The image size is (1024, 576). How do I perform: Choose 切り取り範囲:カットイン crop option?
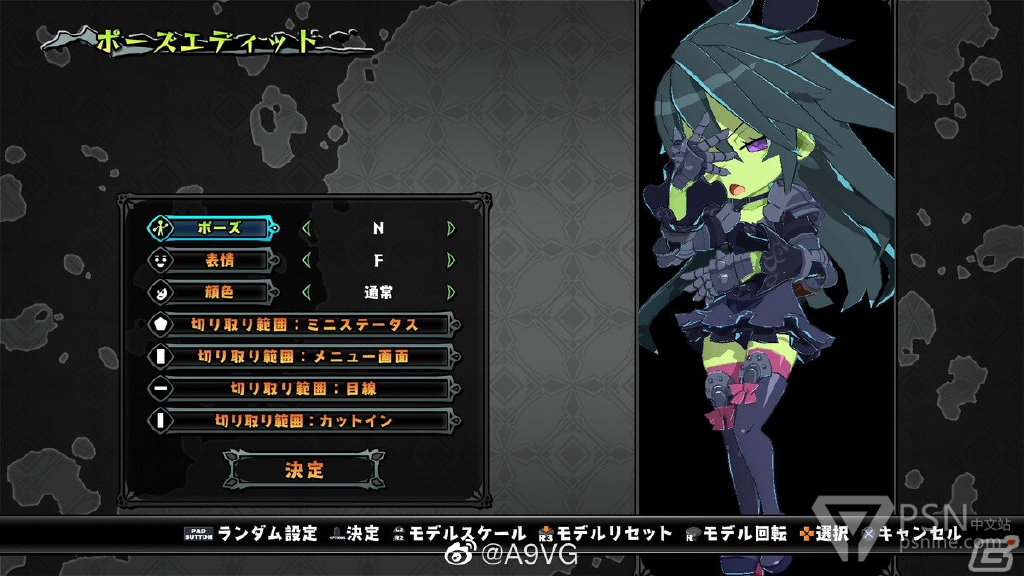pyautogui.click(x=304, y=420)
